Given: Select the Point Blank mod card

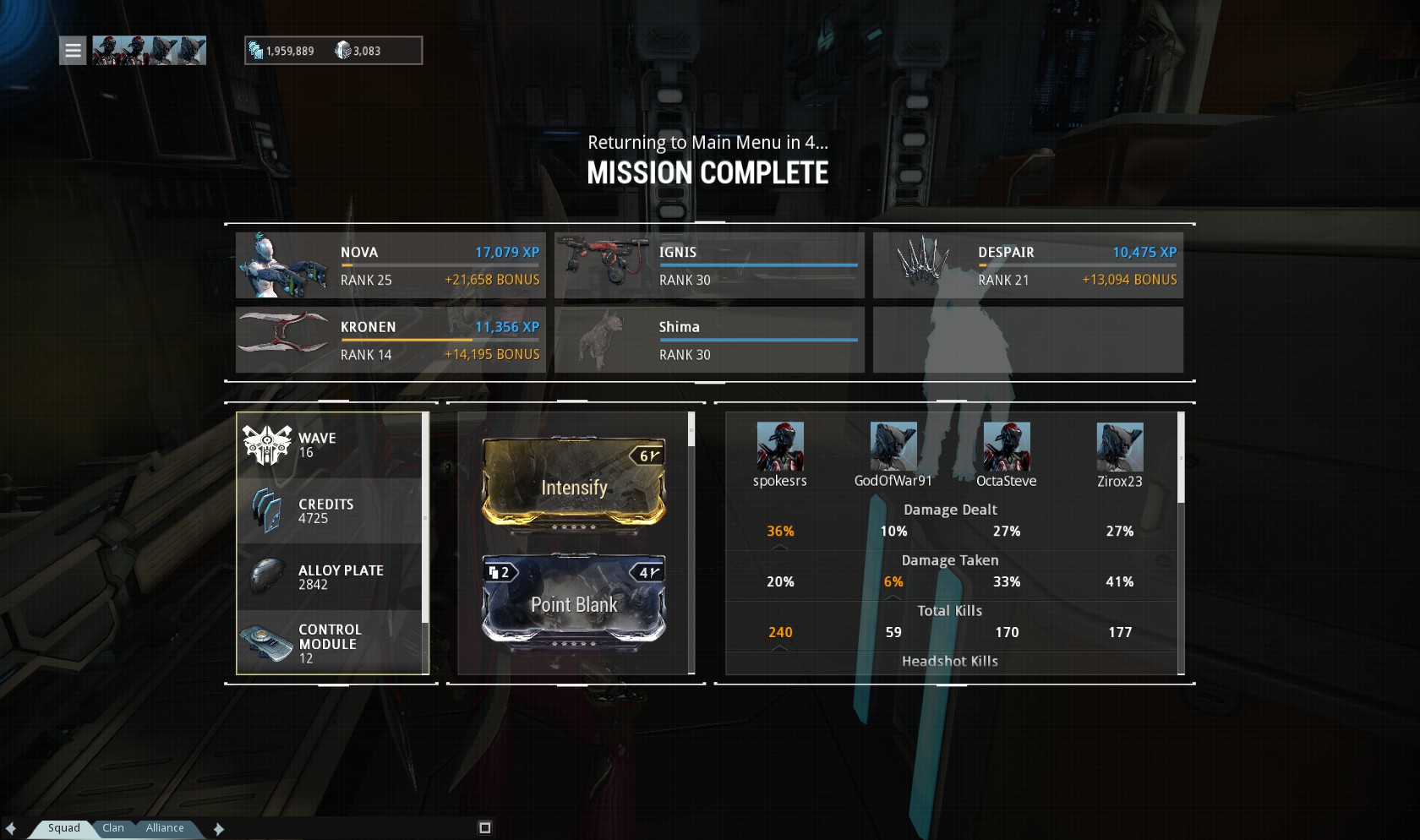Looking at the screenshot, I should tap(574, 599).
